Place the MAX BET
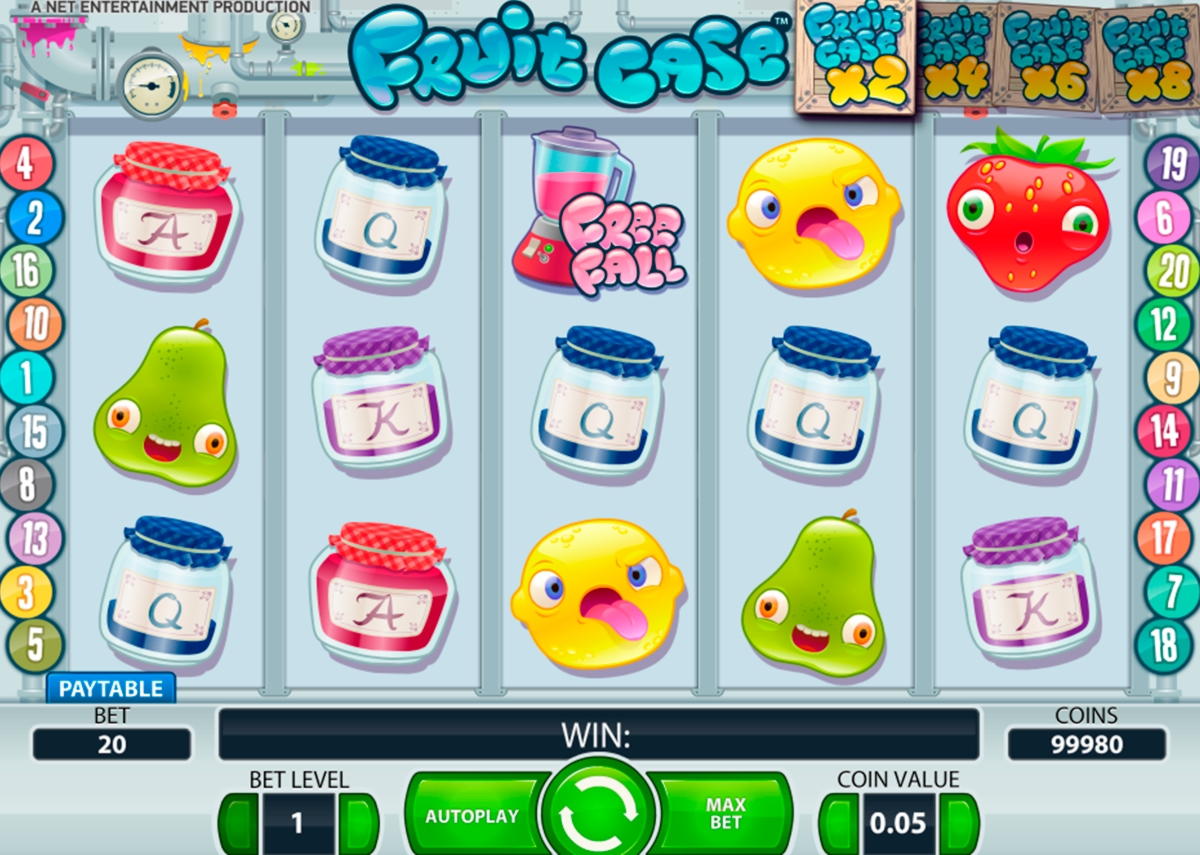This screenshot has height=855, width=1200. point(726,814)
